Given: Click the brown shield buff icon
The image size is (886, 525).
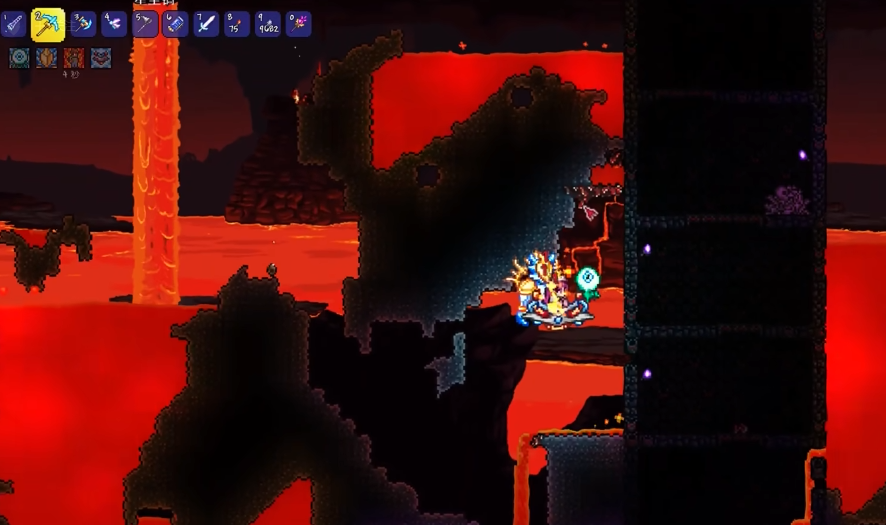Looking at the screenshot, I should tap(46, 58).
